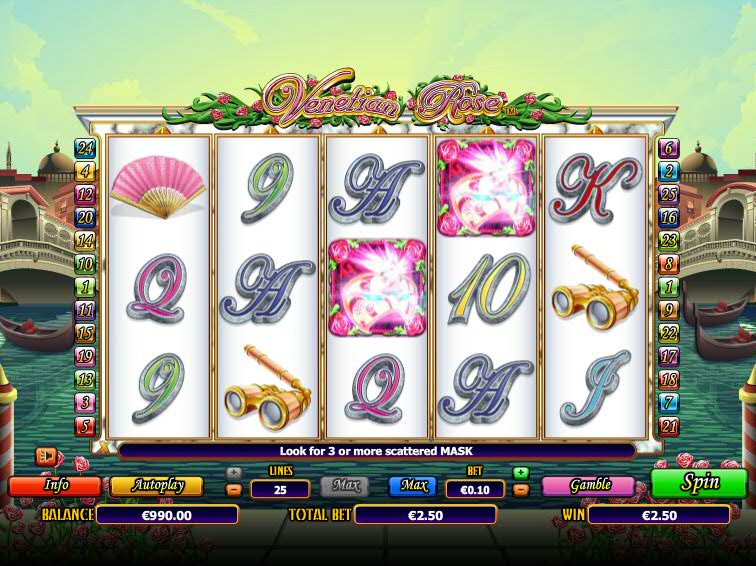Screen dimensions: 756x566
Task: Raise the bet amount with the green plus
Action: tap(520, 473)
